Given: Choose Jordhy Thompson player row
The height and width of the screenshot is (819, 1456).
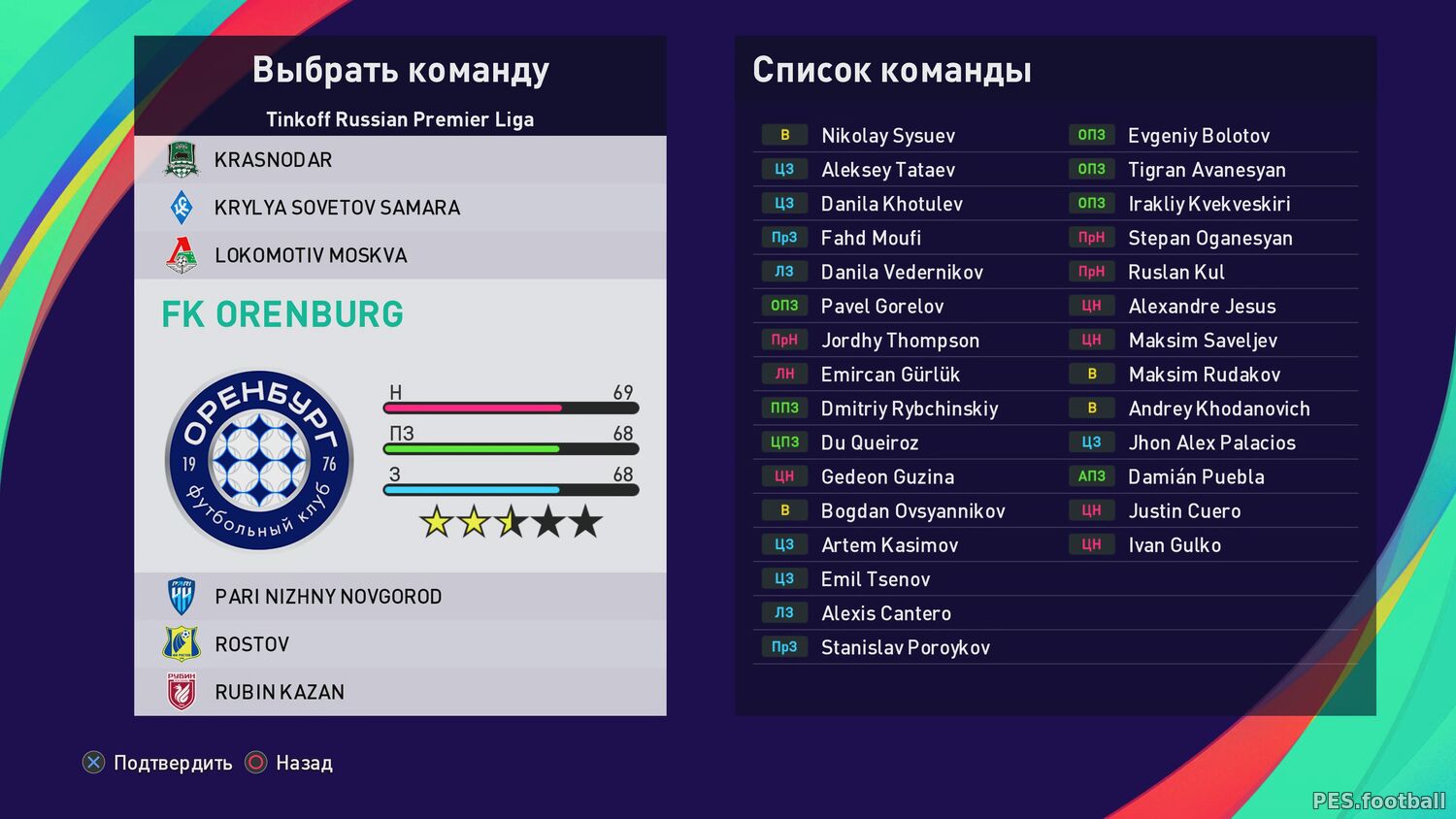Looking at the screenshot, I should coord(900,341).
